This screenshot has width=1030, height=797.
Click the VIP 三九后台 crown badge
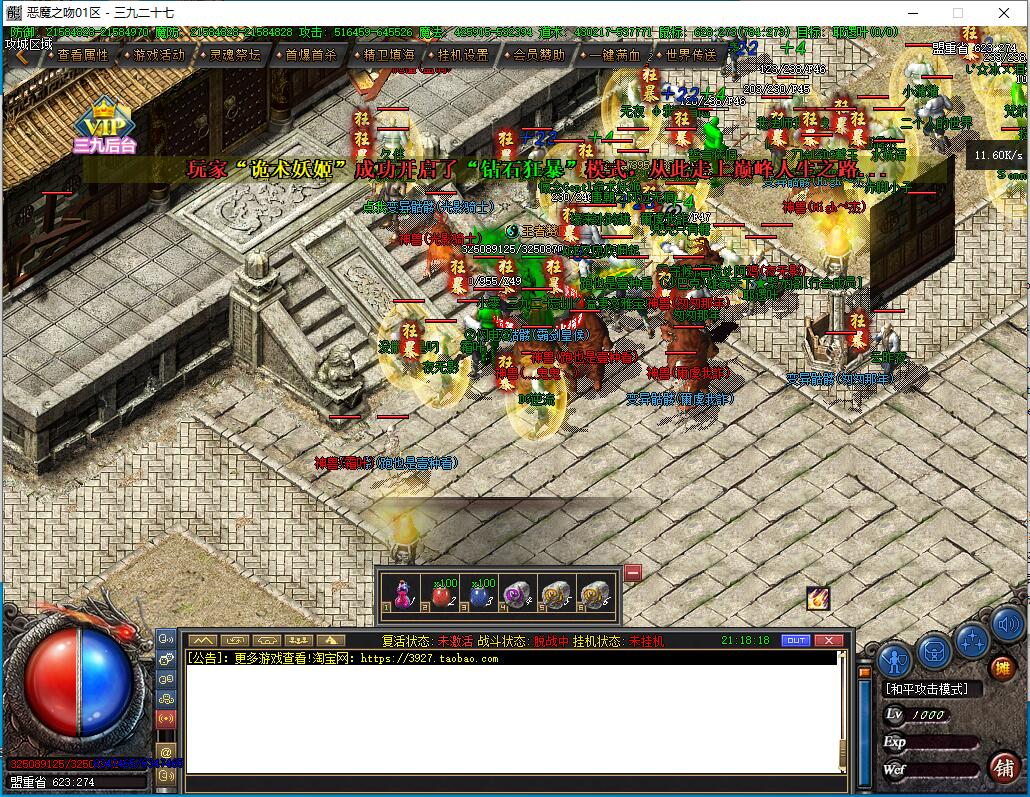coord(104,125)
